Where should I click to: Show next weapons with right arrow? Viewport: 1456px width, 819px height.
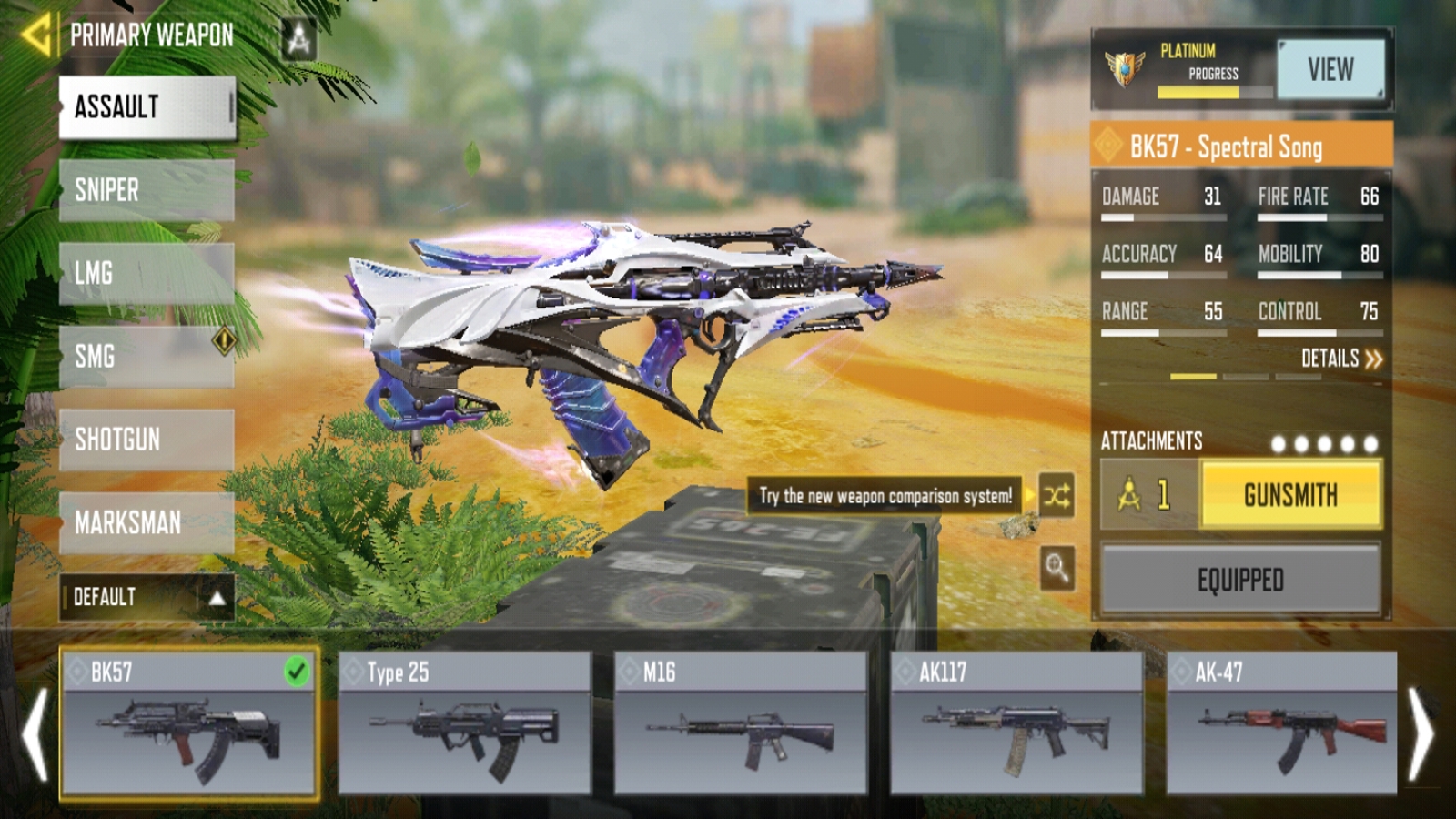(x=1421, y=733)
